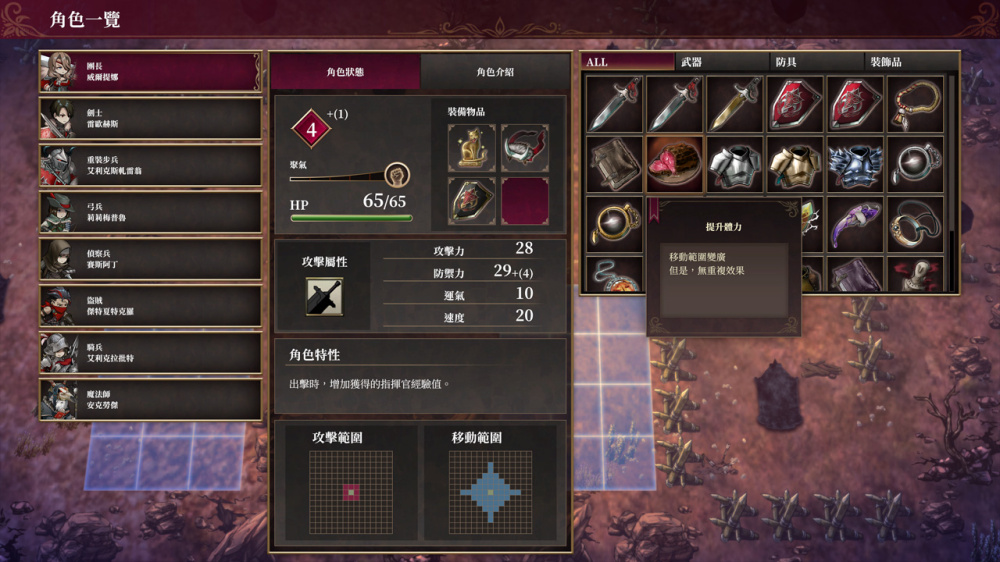1000x562 pixels.
Task: Select the meat dish item in inventory
Action: (674, 164)
